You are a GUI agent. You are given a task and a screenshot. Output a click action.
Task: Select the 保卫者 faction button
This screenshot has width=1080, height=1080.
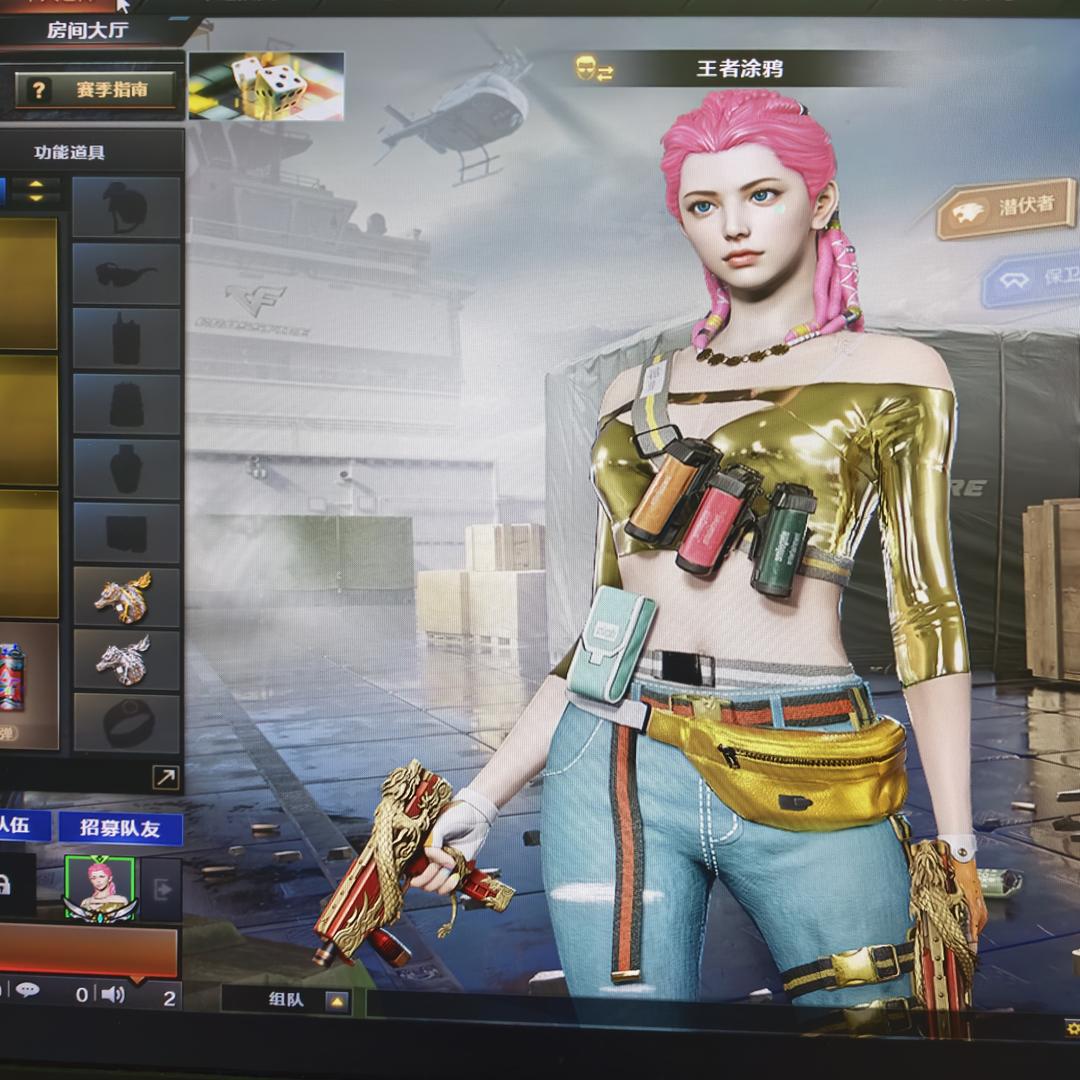pos(1035,277)
